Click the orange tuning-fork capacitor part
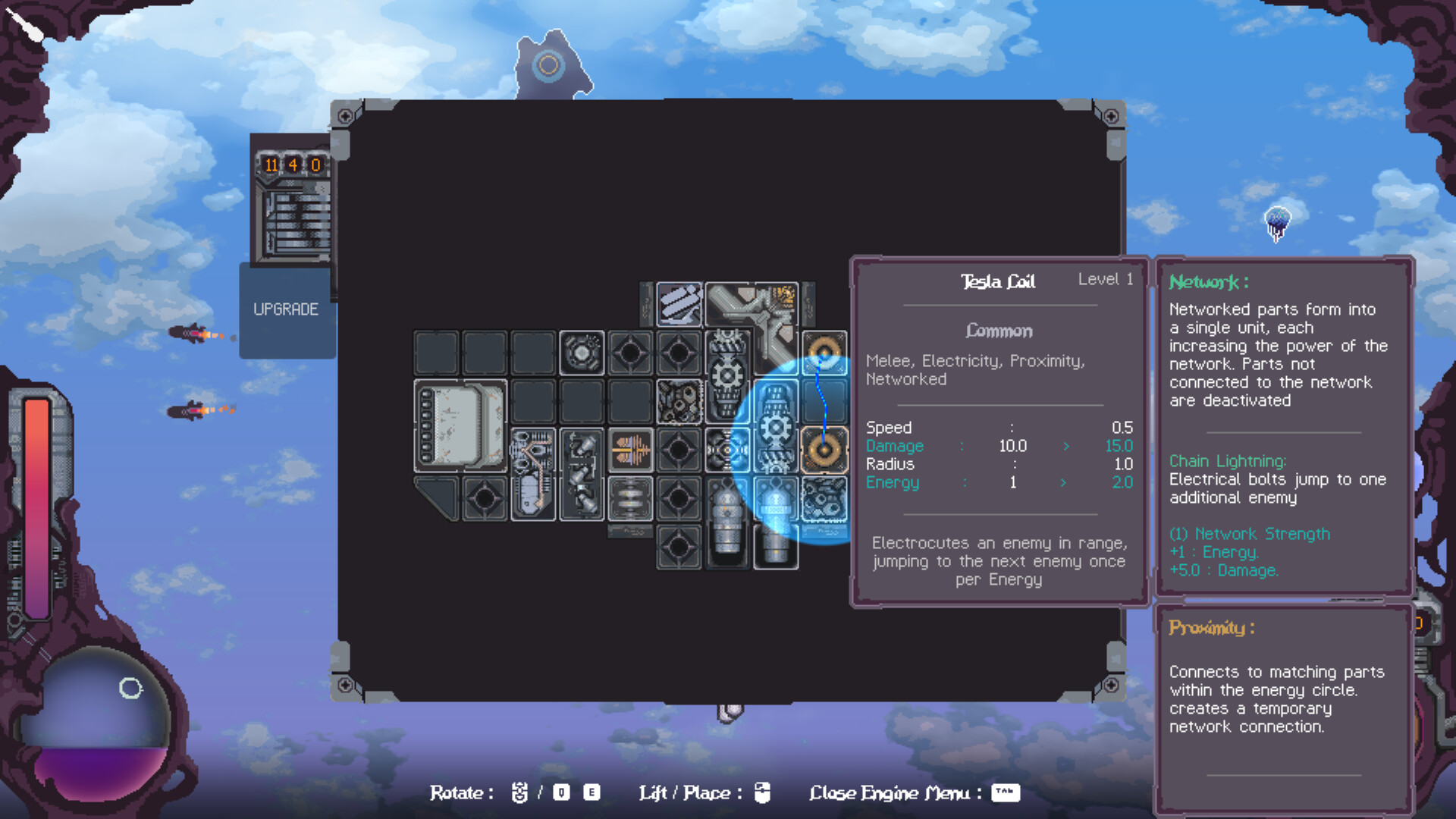The height and width of the screenshot is (819, 1456). (x=629, y=448)
